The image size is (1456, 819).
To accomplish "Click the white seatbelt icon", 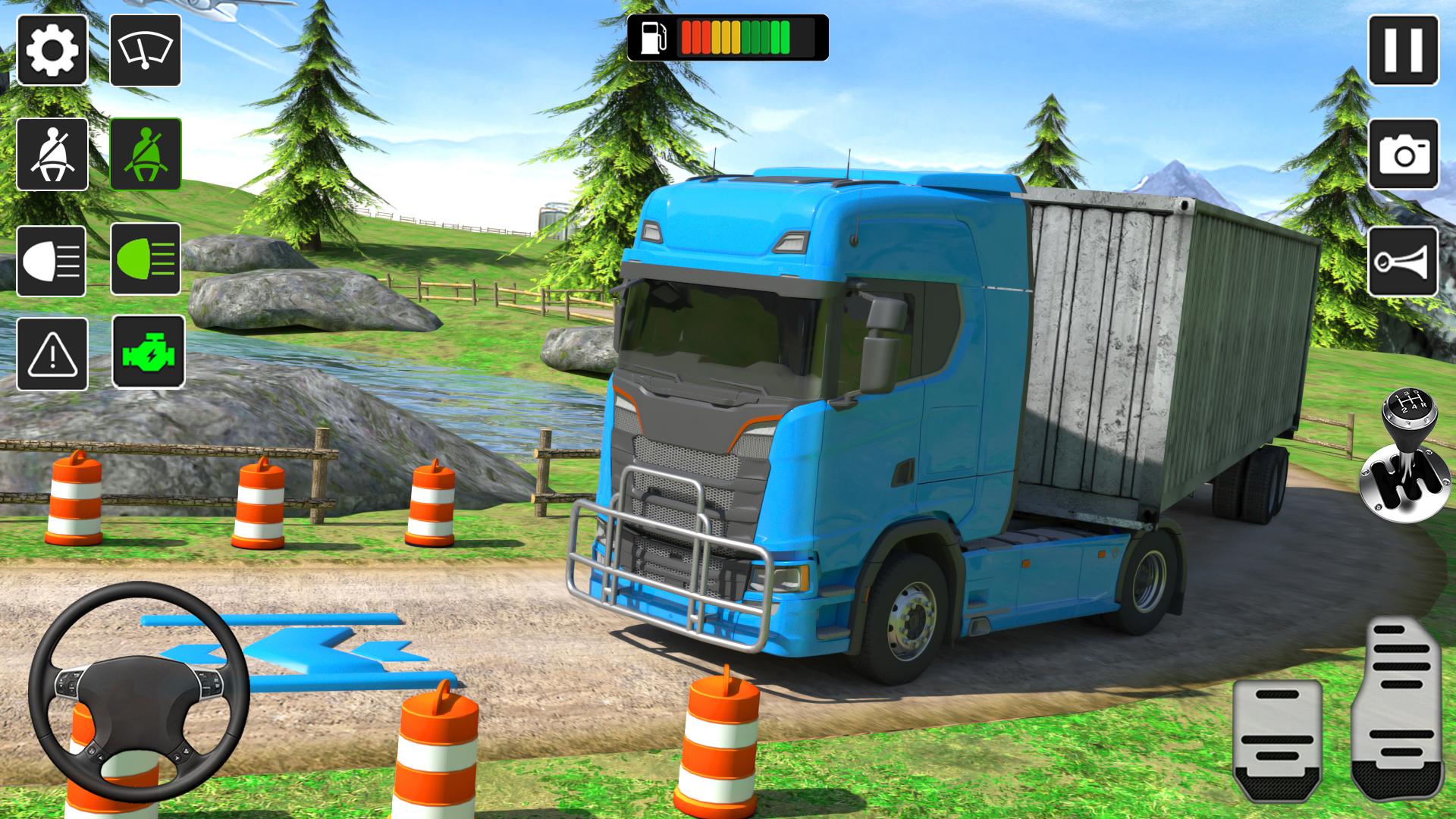I will [52, 155].
